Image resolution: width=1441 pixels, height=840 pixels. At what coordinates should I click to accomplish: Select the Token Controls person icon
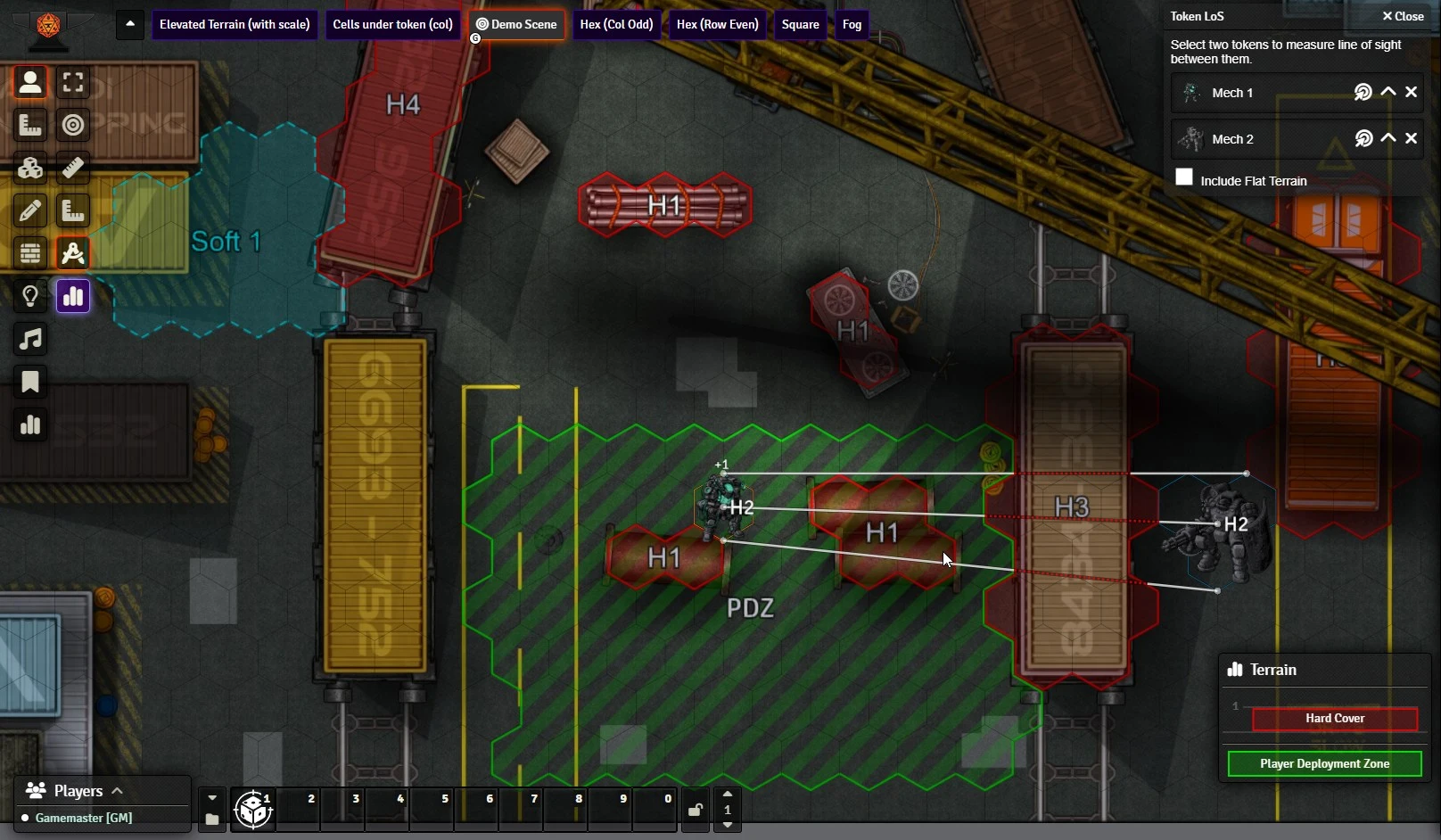[x=30, y=82]
